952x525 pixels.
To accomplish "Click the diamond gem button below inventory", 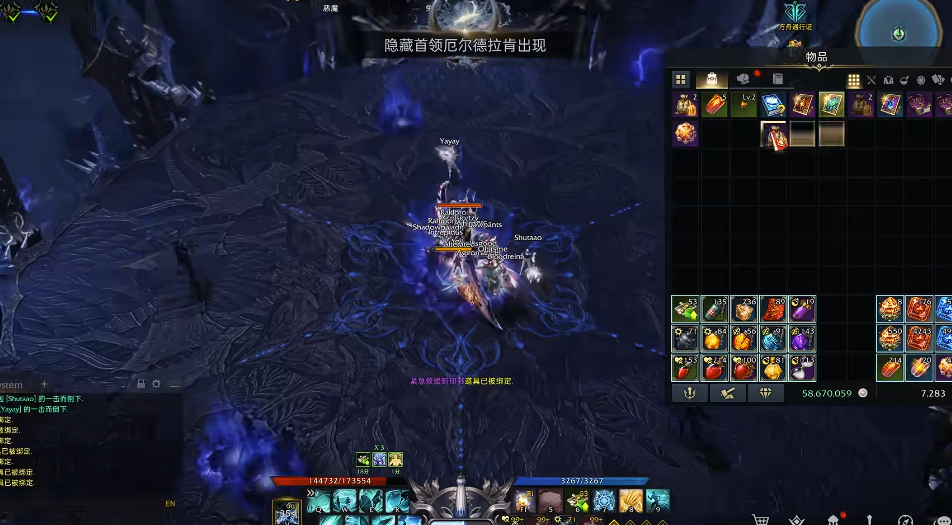I will click(x=765, y=393).
